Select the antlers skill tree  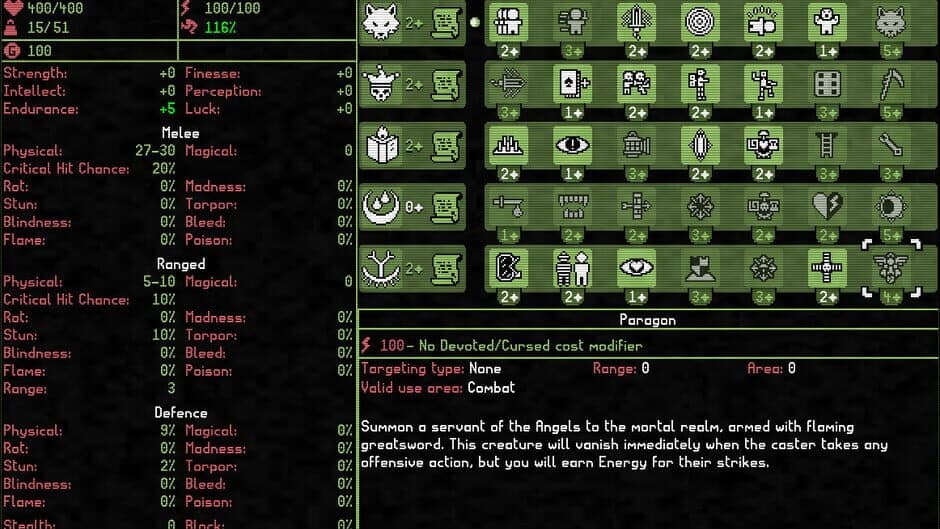coord(381,268)
